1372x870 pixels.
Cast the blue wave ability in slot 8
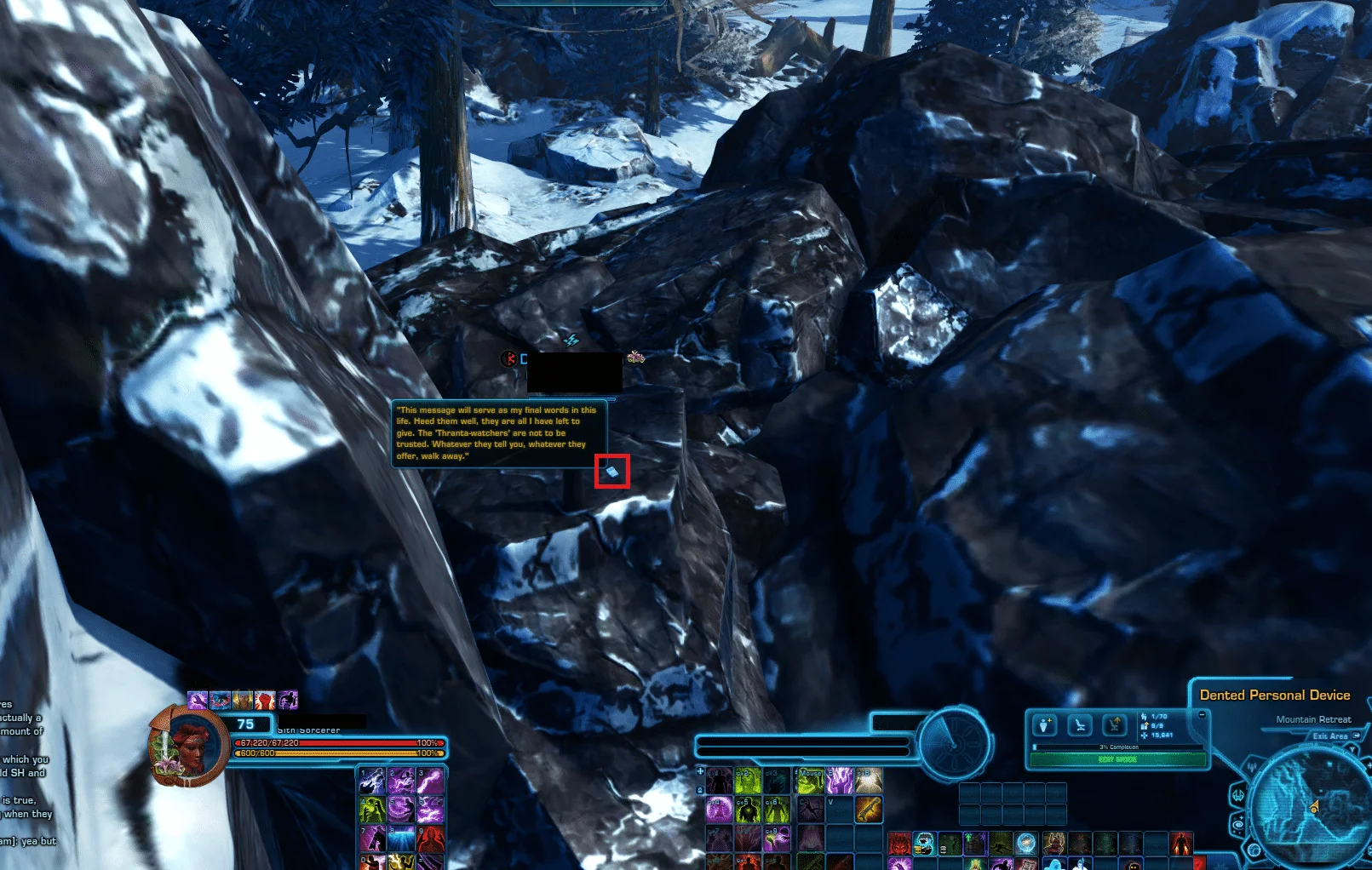point(401,839)
